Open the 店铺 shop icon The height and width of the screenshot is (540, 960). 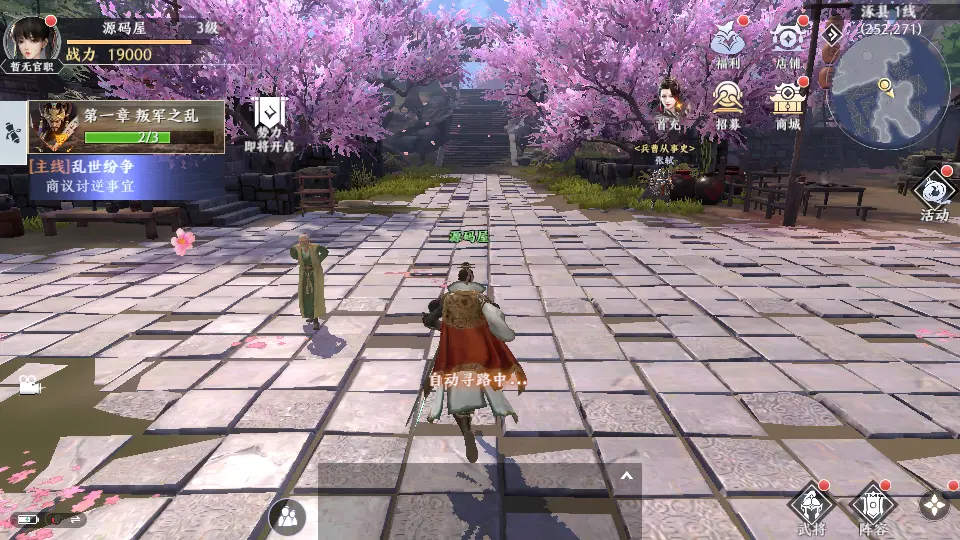788,43
